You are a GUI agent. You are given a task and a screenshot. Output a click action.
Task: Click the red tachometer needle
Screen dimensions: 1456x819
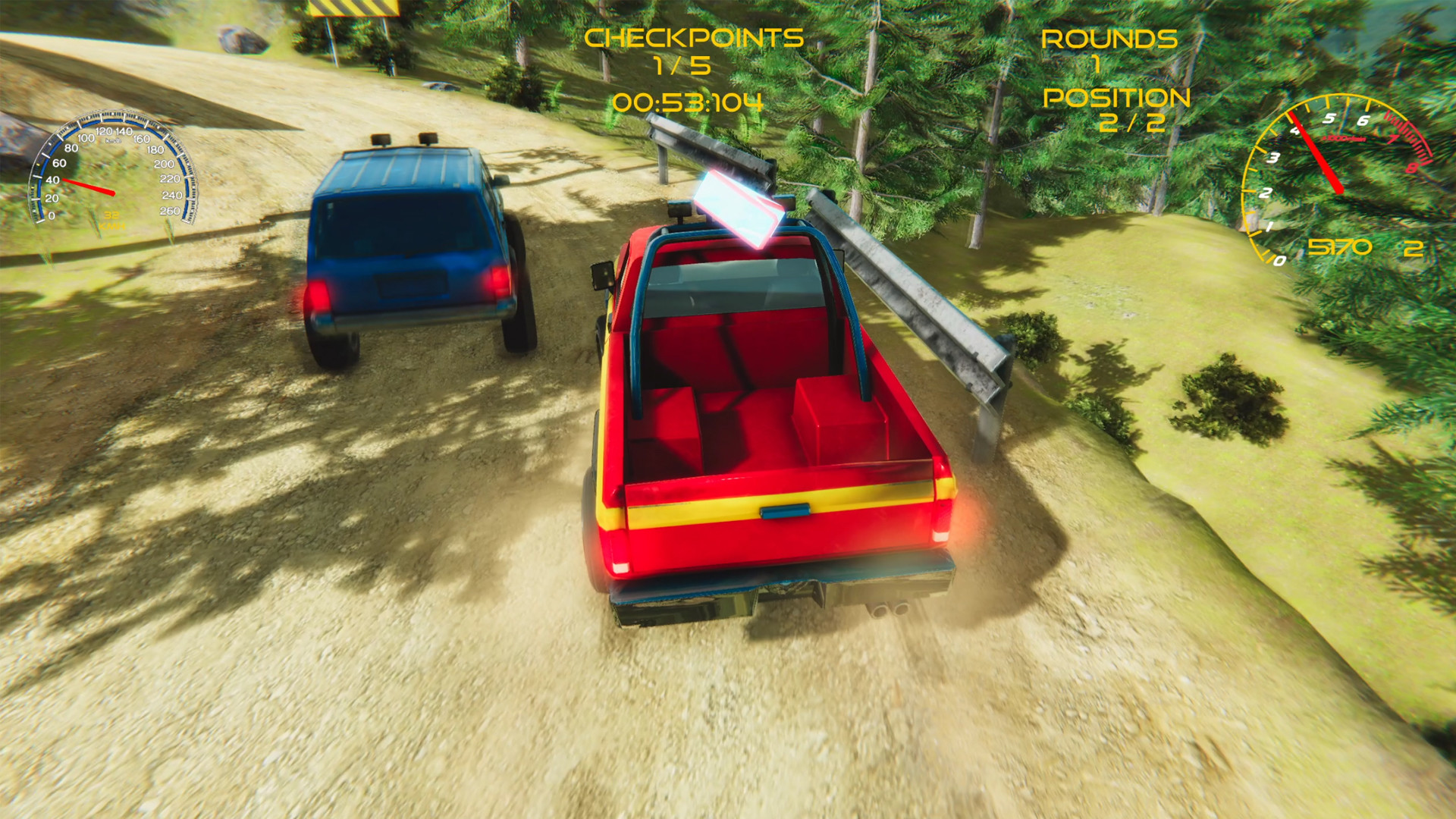pyautogui.click(x=1316, y=152)
